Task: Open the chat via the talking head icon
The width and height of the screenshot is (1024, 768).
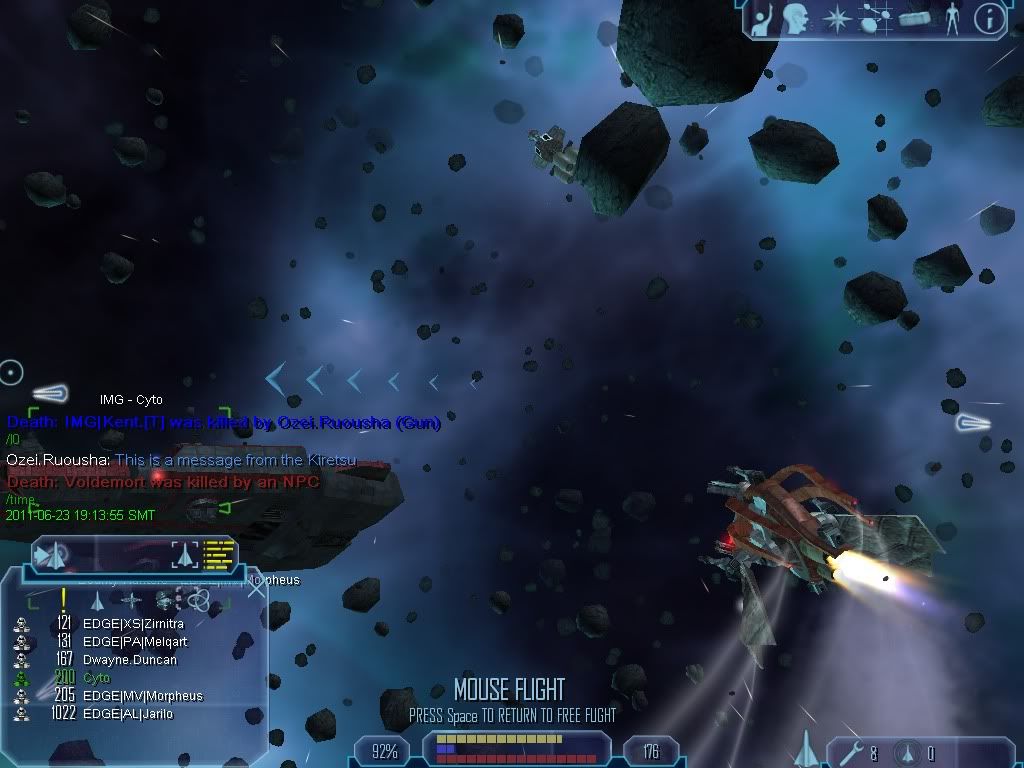Action: [x=796, y=18]
